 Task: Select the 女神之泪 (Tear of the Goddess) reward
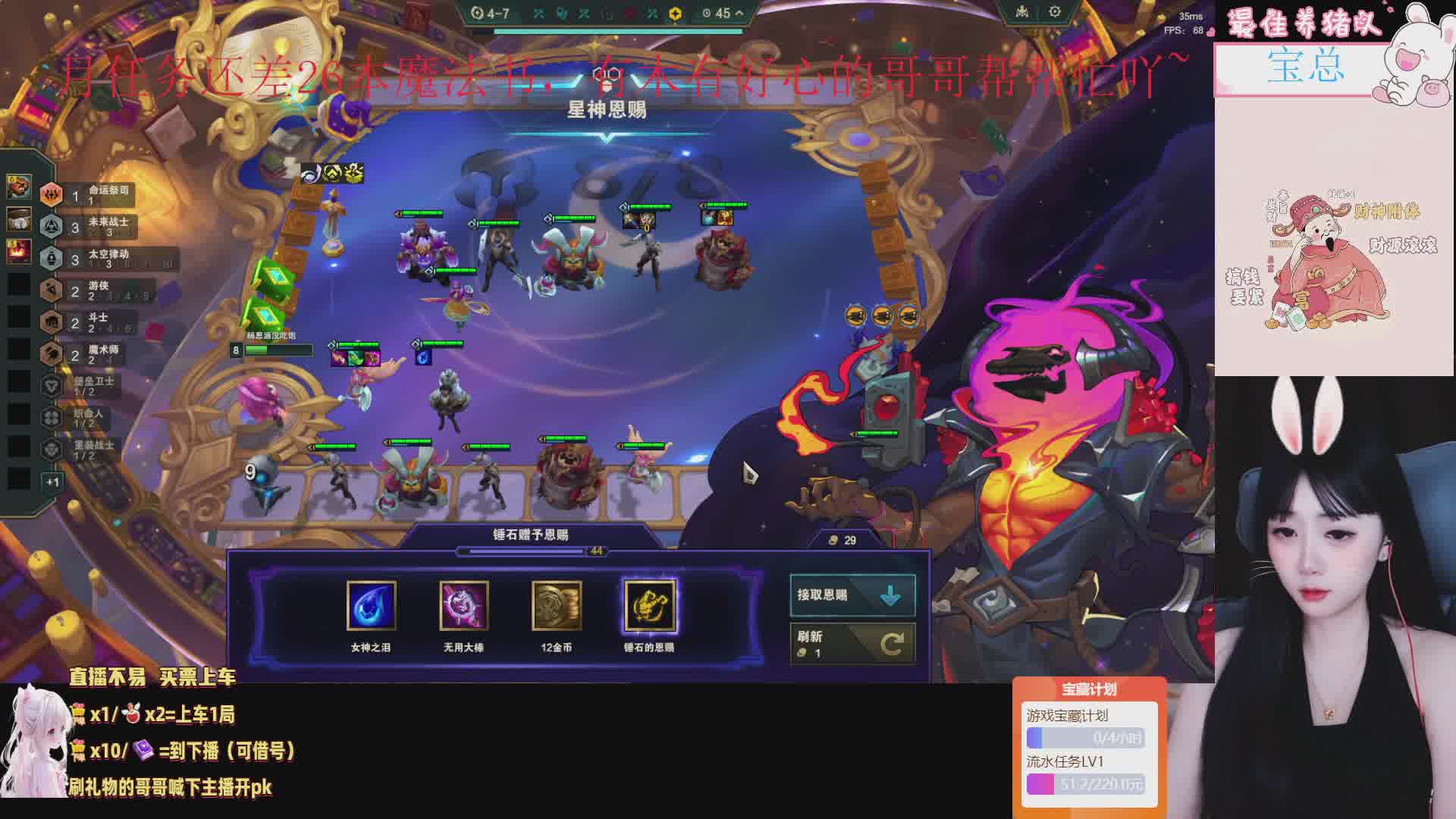point(371,605)
